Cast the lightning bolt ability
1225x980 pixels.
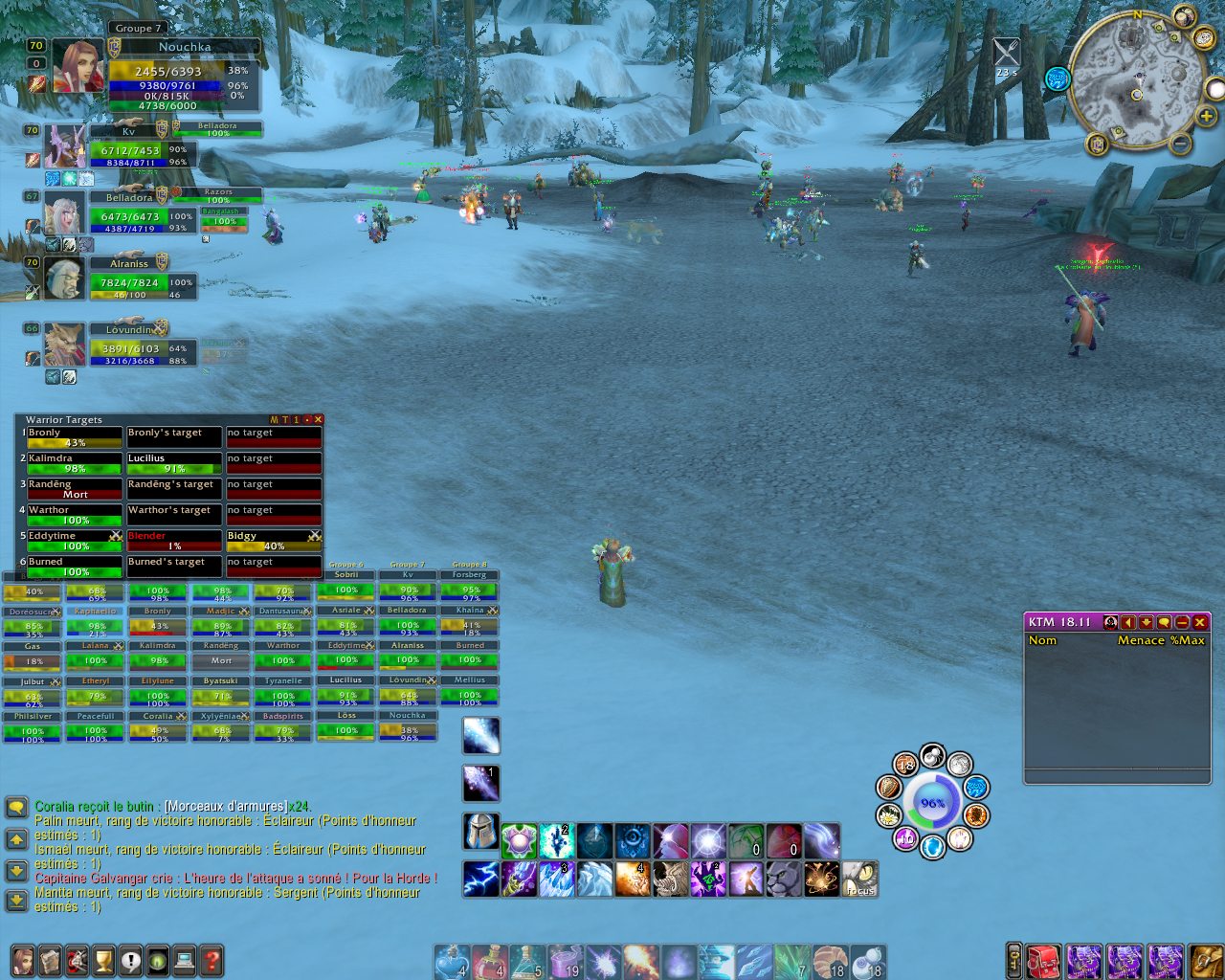click(481, 879)
